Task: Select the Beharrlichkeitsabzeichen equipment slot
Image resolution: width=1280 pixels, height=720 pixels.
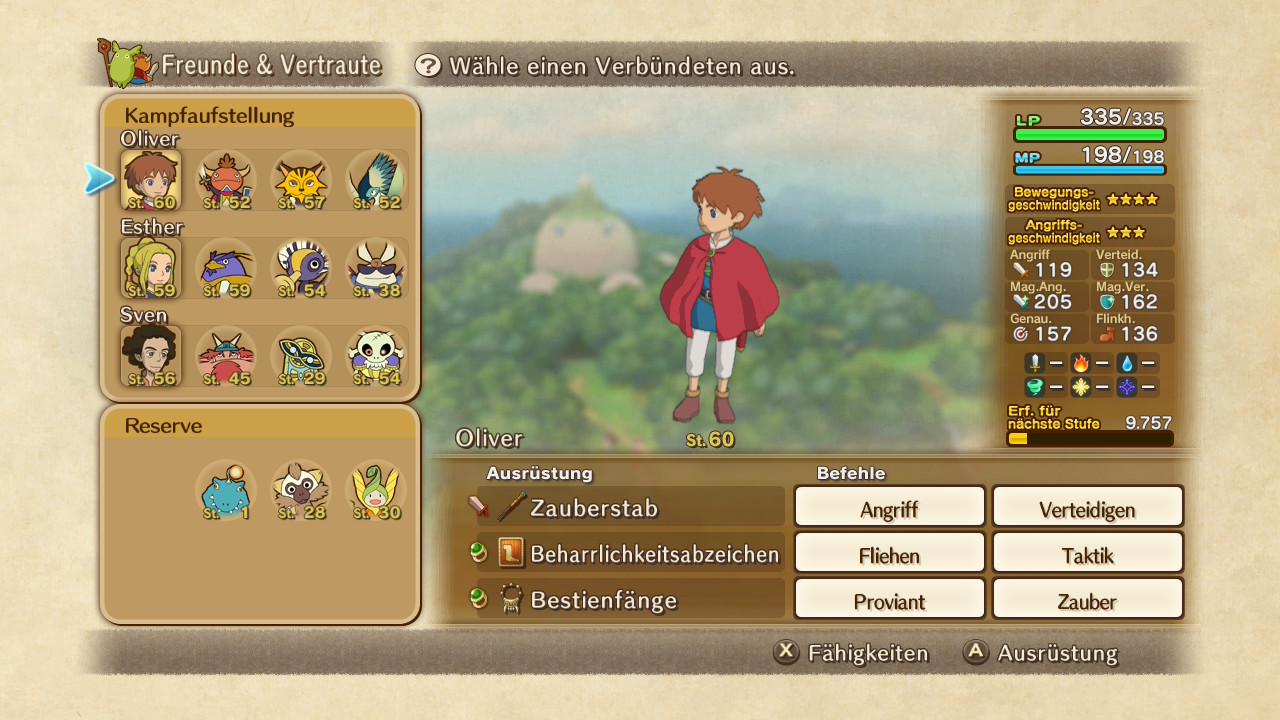Action: click(630, 553)
